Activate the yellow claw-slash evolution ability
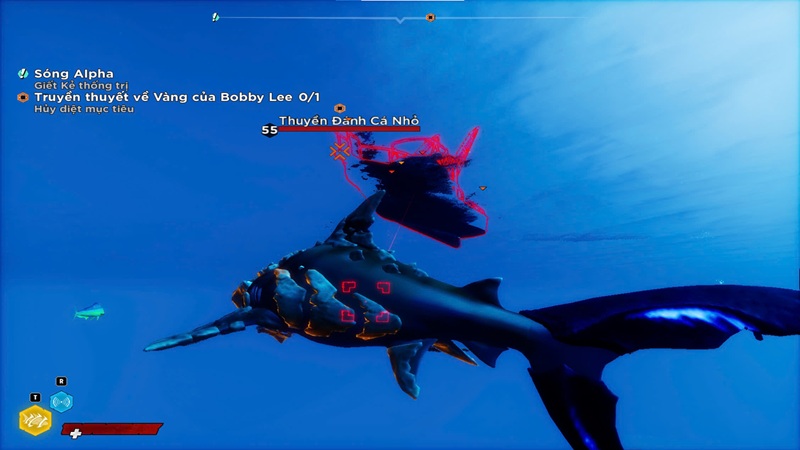This screenshot has height=450, width=800. click(35, 421)
